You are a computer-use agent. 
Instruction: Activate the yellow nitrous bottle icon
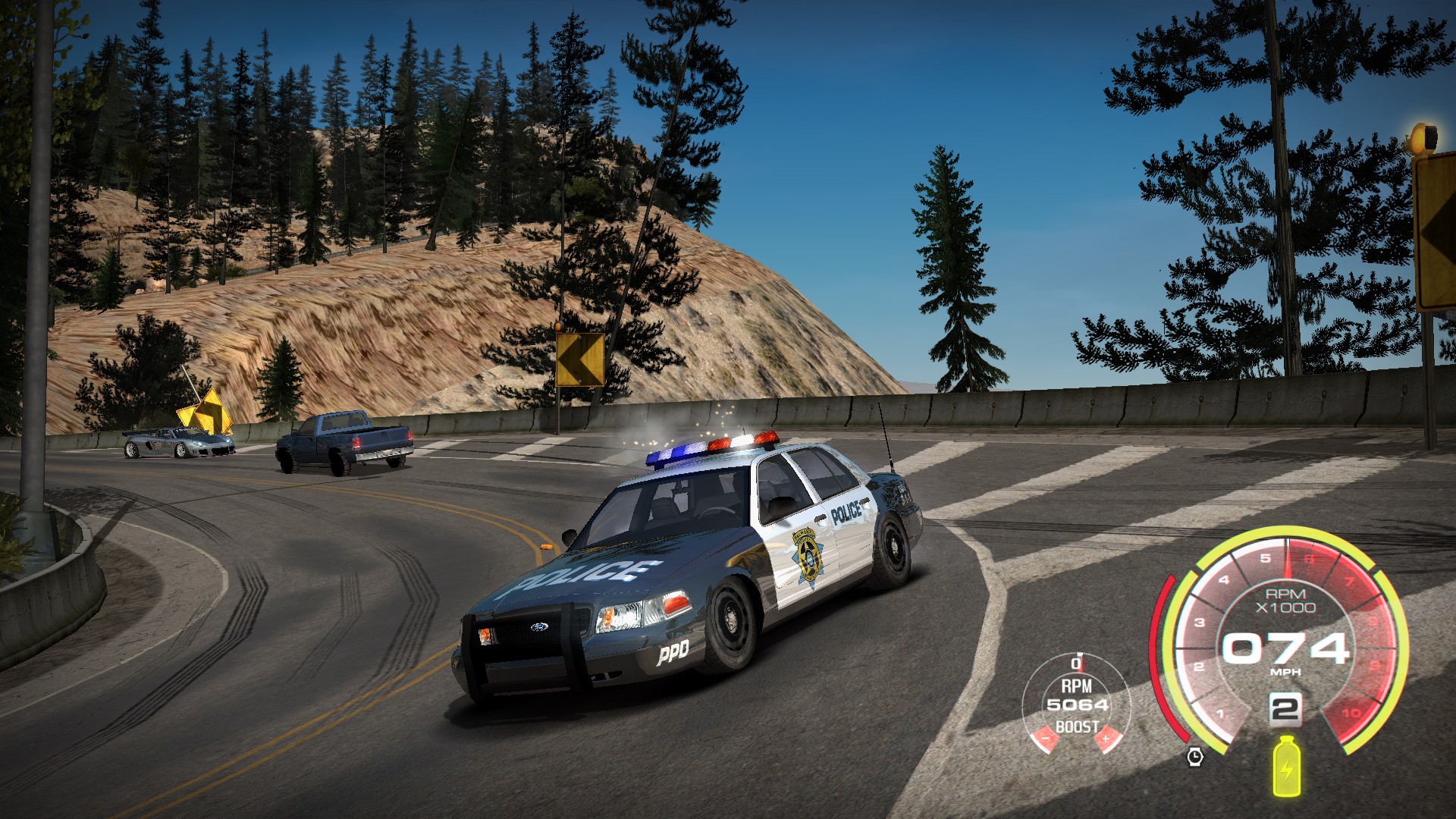tap(1285, 767)
